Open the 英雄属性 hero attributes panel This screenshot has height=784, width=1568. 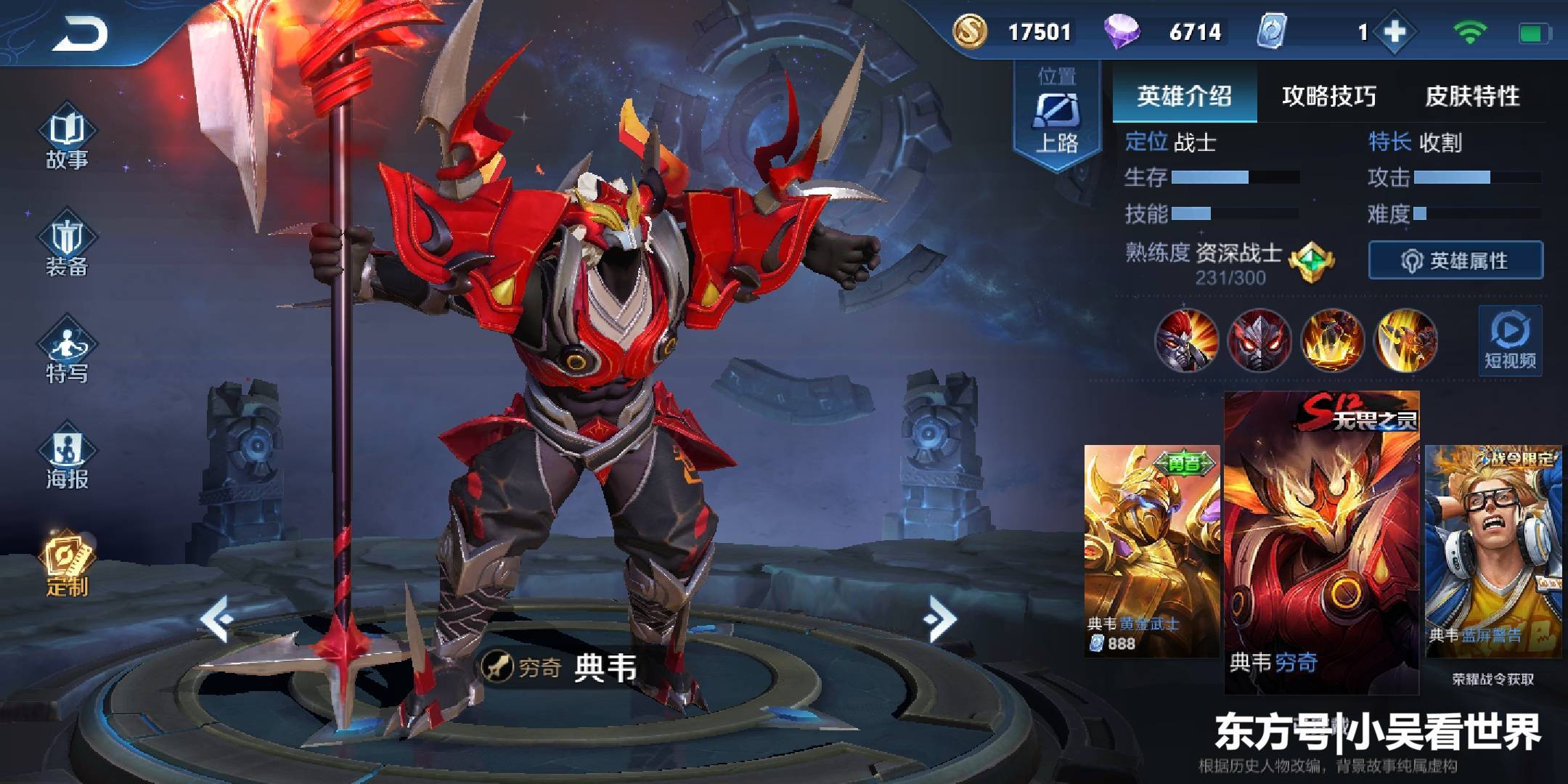(1455, 261)
